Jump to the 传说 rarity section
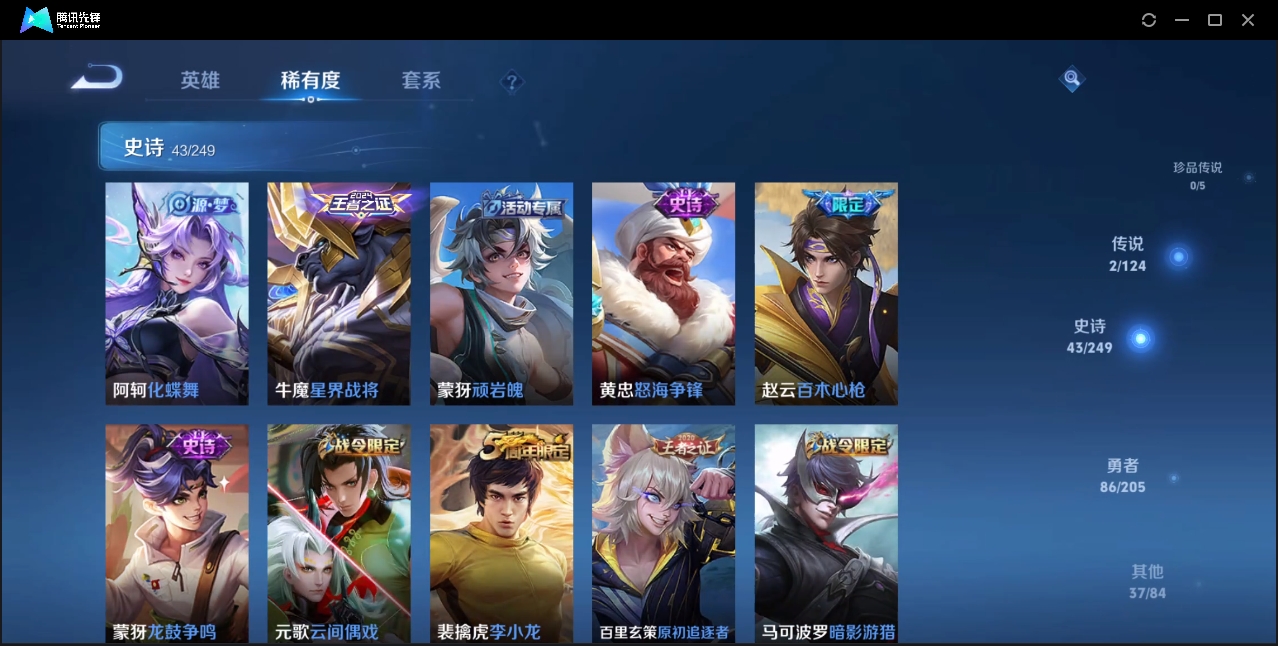 point(1128,254)
